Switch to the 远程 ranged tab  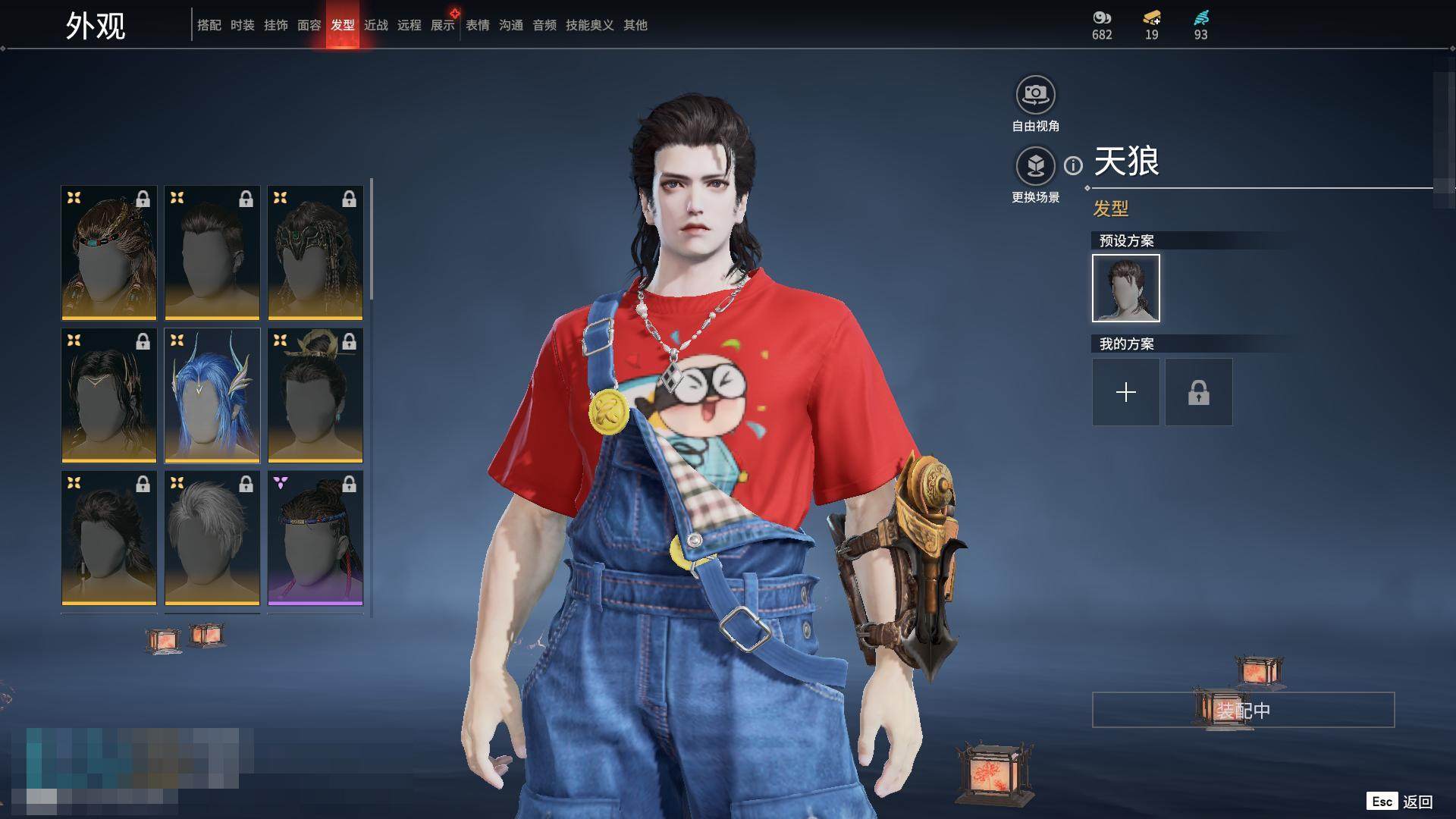[x=409, y=25]
